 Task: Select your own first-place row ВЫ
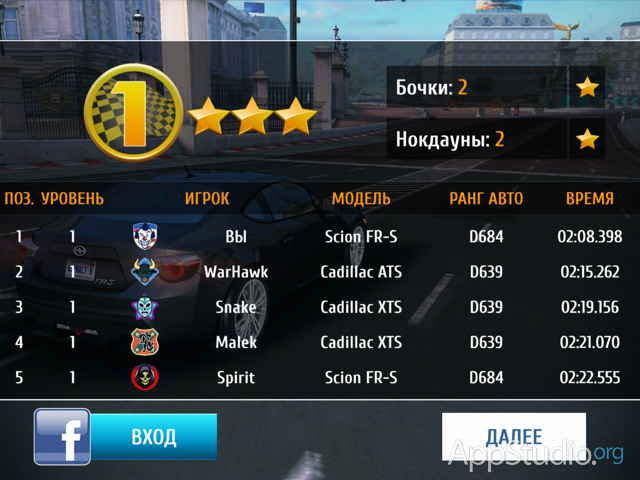320,237
